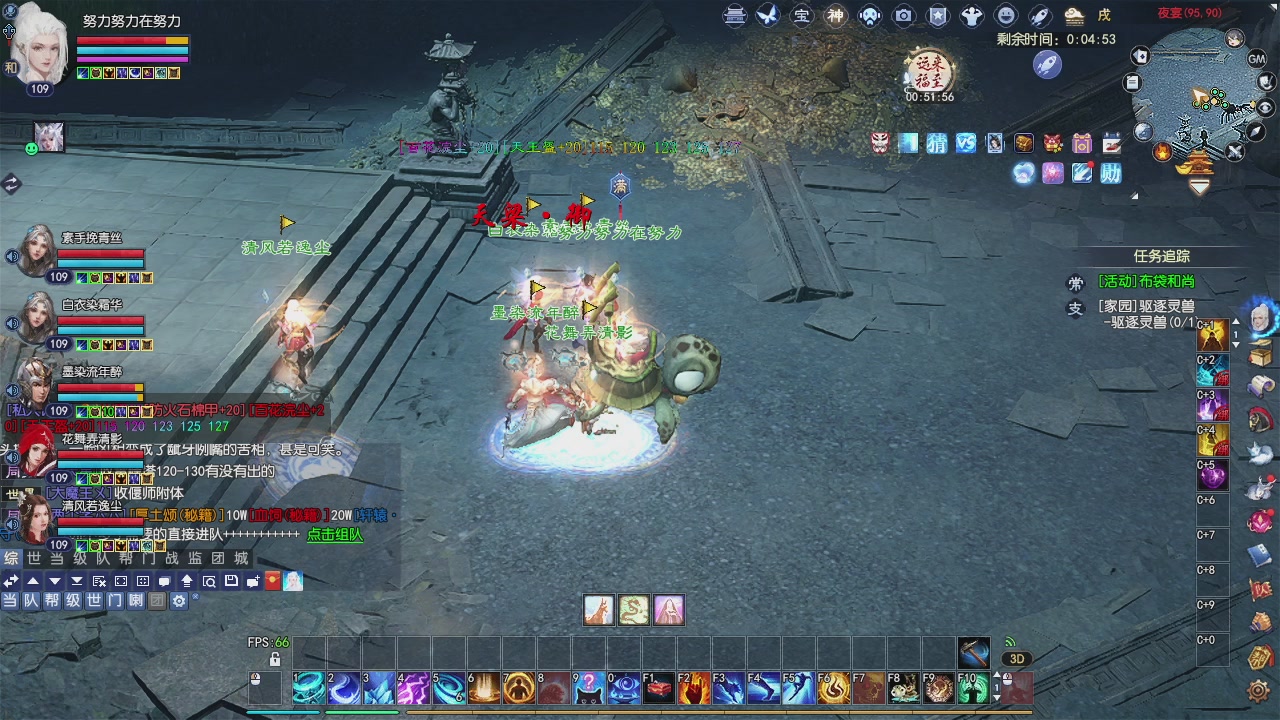
Task: Click the horse mount icon above hotbar
Action: point(599,609)
